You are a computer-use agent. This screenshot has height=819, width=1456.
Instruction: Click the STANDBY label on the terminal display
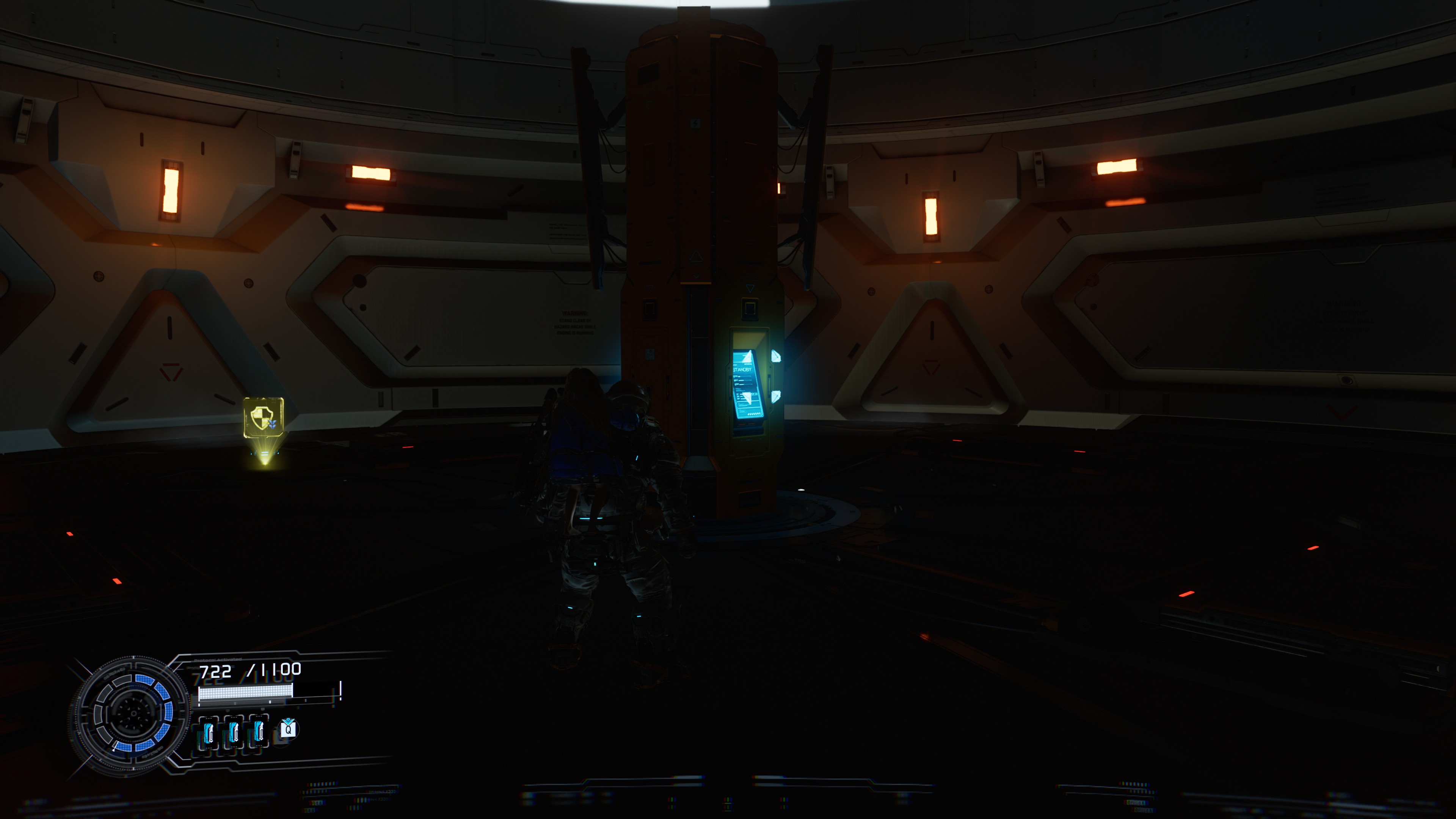pos(742,369)
